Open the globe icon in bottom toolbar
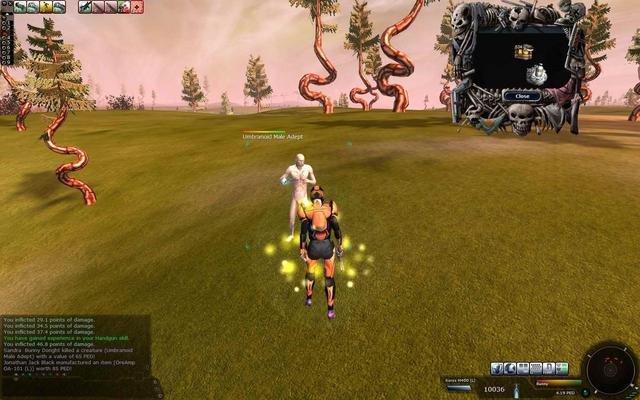This screenshot has height=400, width=640. 510,369
